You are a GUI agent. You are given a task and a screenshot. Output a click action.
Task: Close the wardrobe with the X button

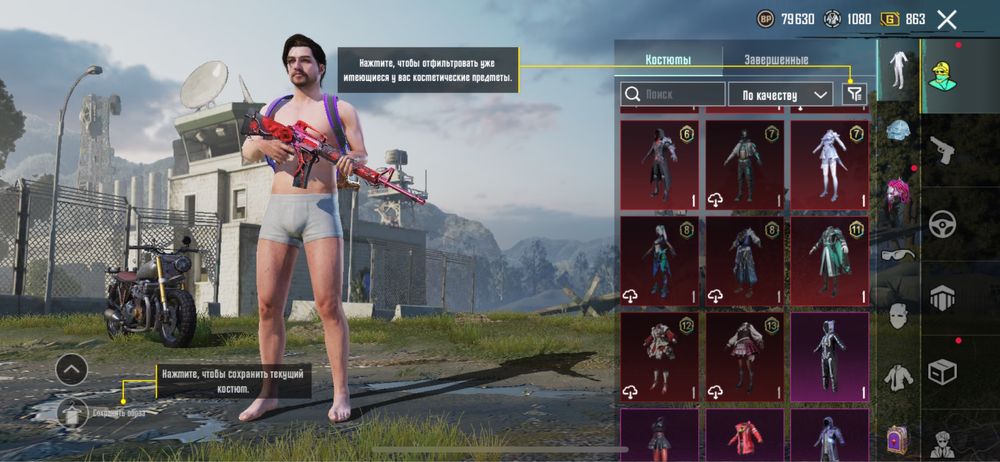947,19
